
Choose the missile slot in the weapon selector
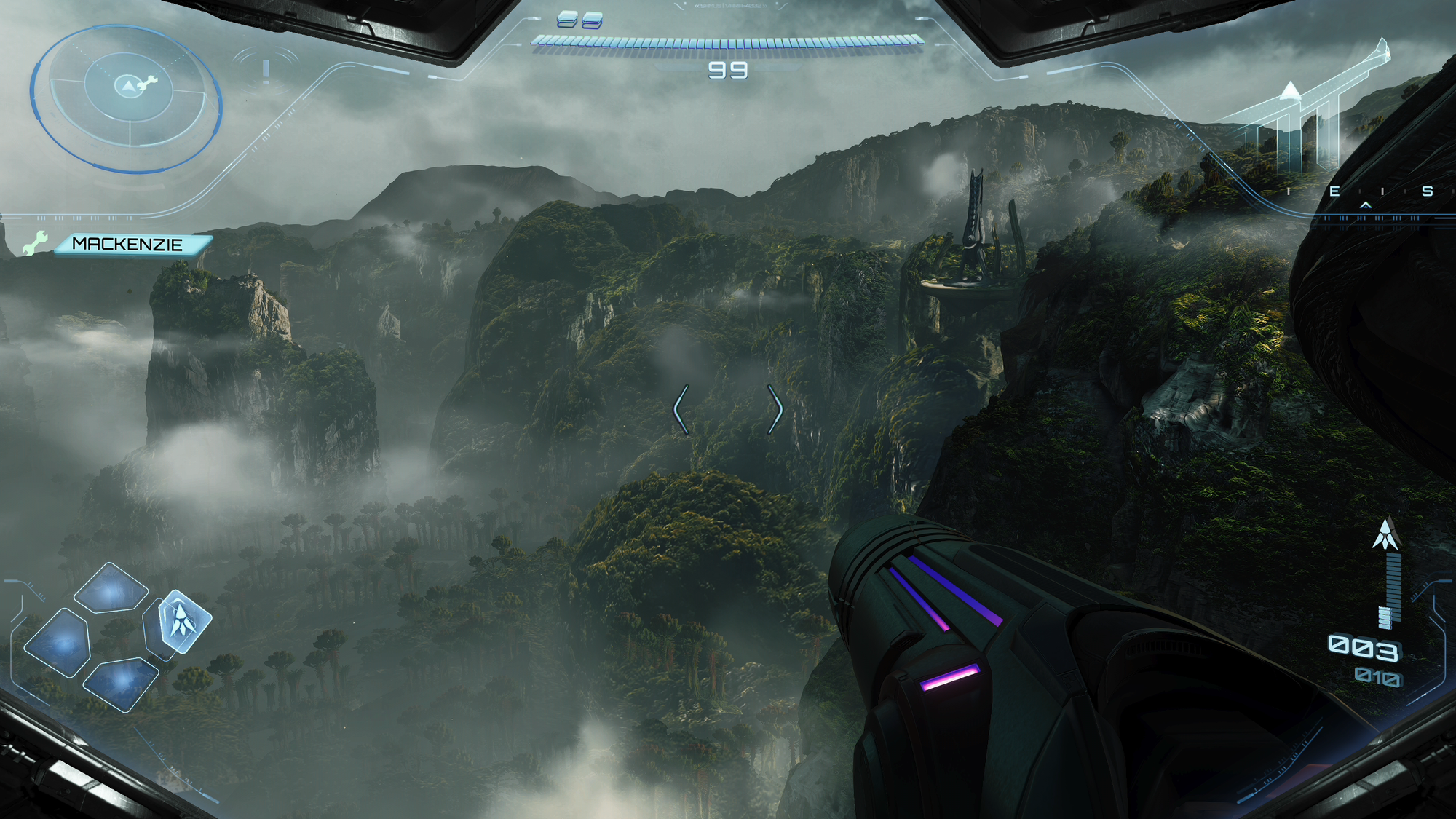[181, 621]
